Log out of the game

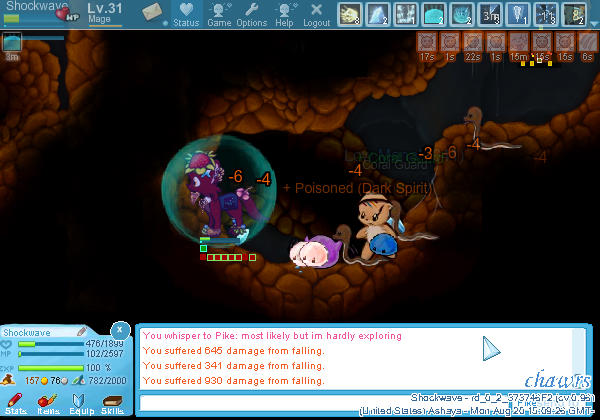316,13
